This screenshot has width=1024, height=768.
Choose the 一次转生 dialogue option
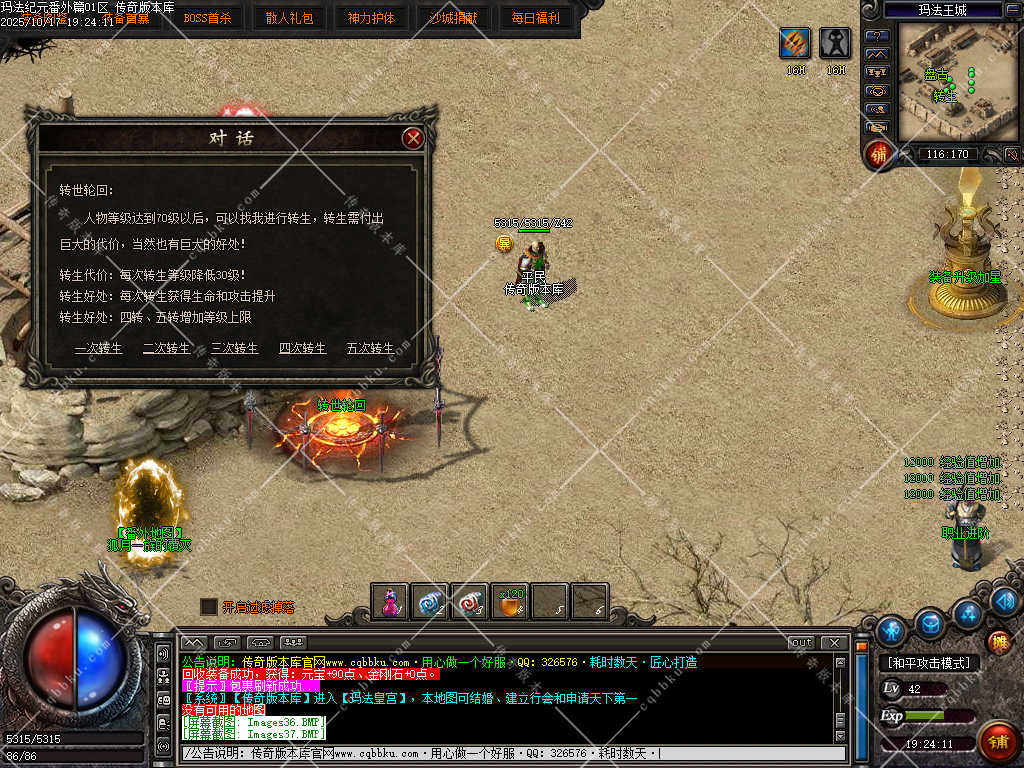coord(99,348)
